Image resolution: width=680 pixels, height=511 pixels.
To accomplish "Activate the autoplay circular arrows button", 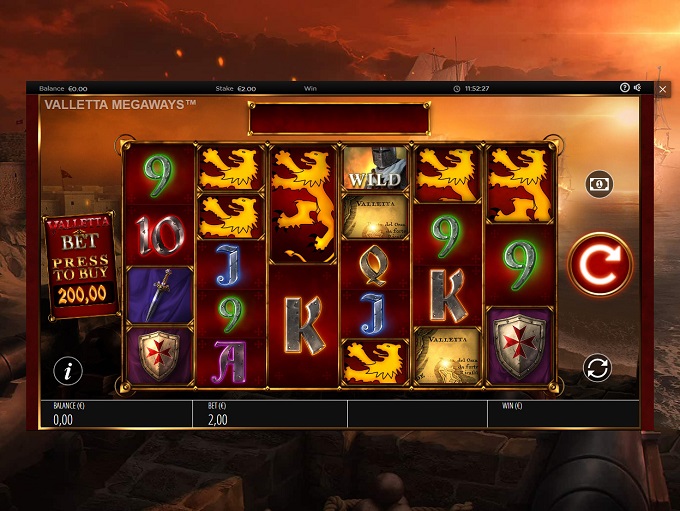I will point(597,368).
